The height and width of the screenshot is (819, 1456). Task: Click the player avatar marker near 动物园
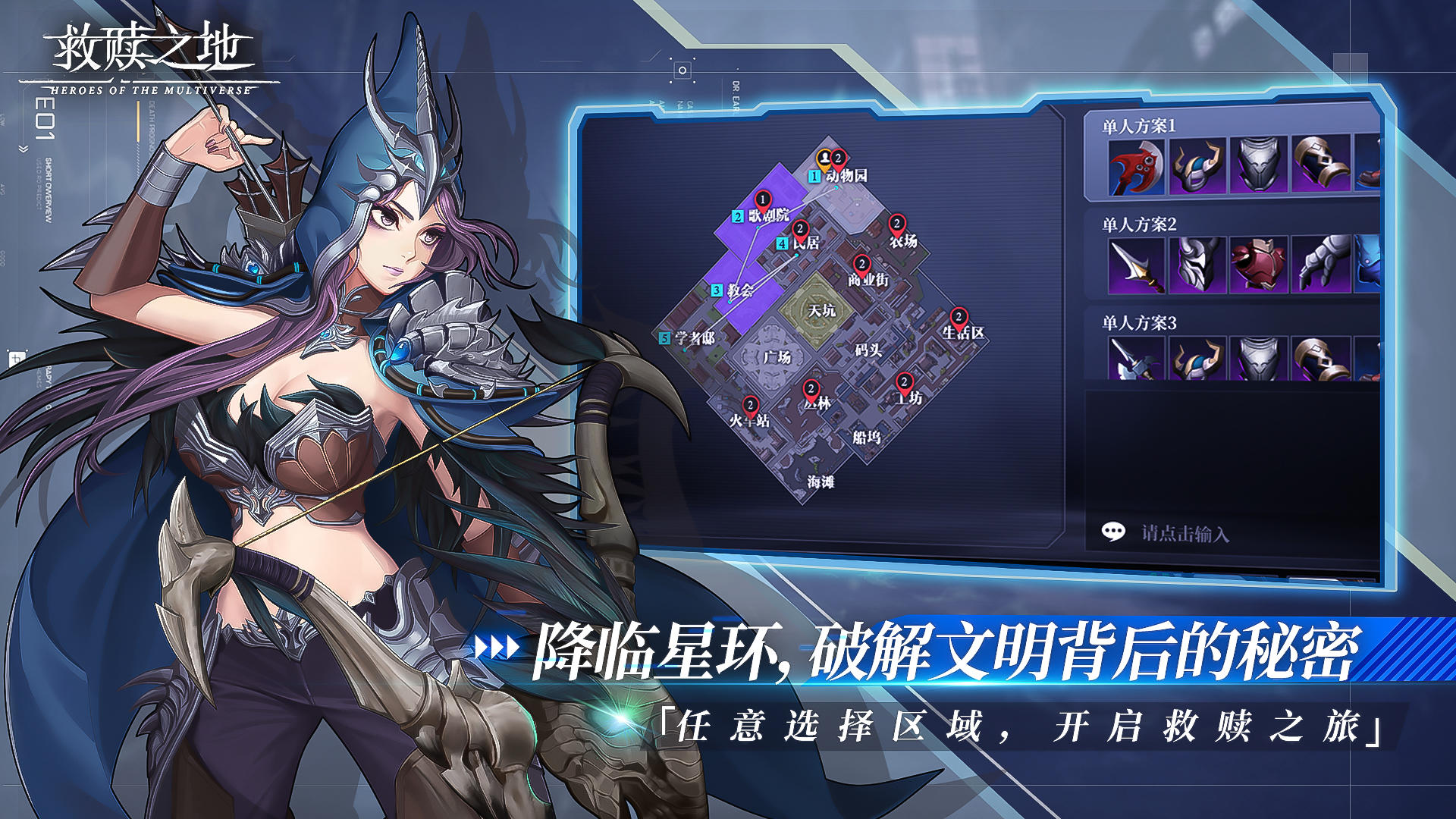point(824,156)
